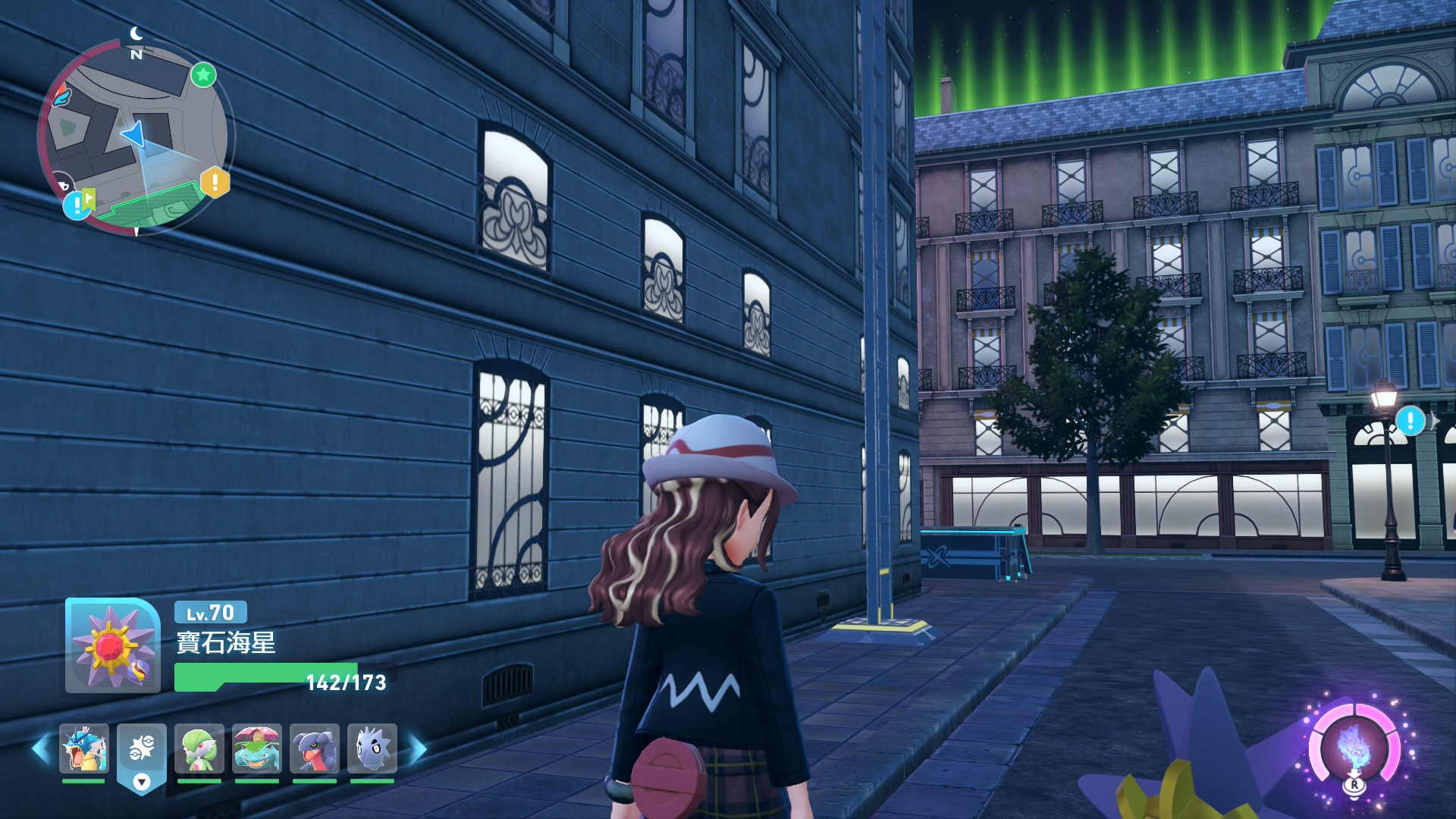Click the yellow hexagon exclamation map marker
1456x819 pixels.
215,182
